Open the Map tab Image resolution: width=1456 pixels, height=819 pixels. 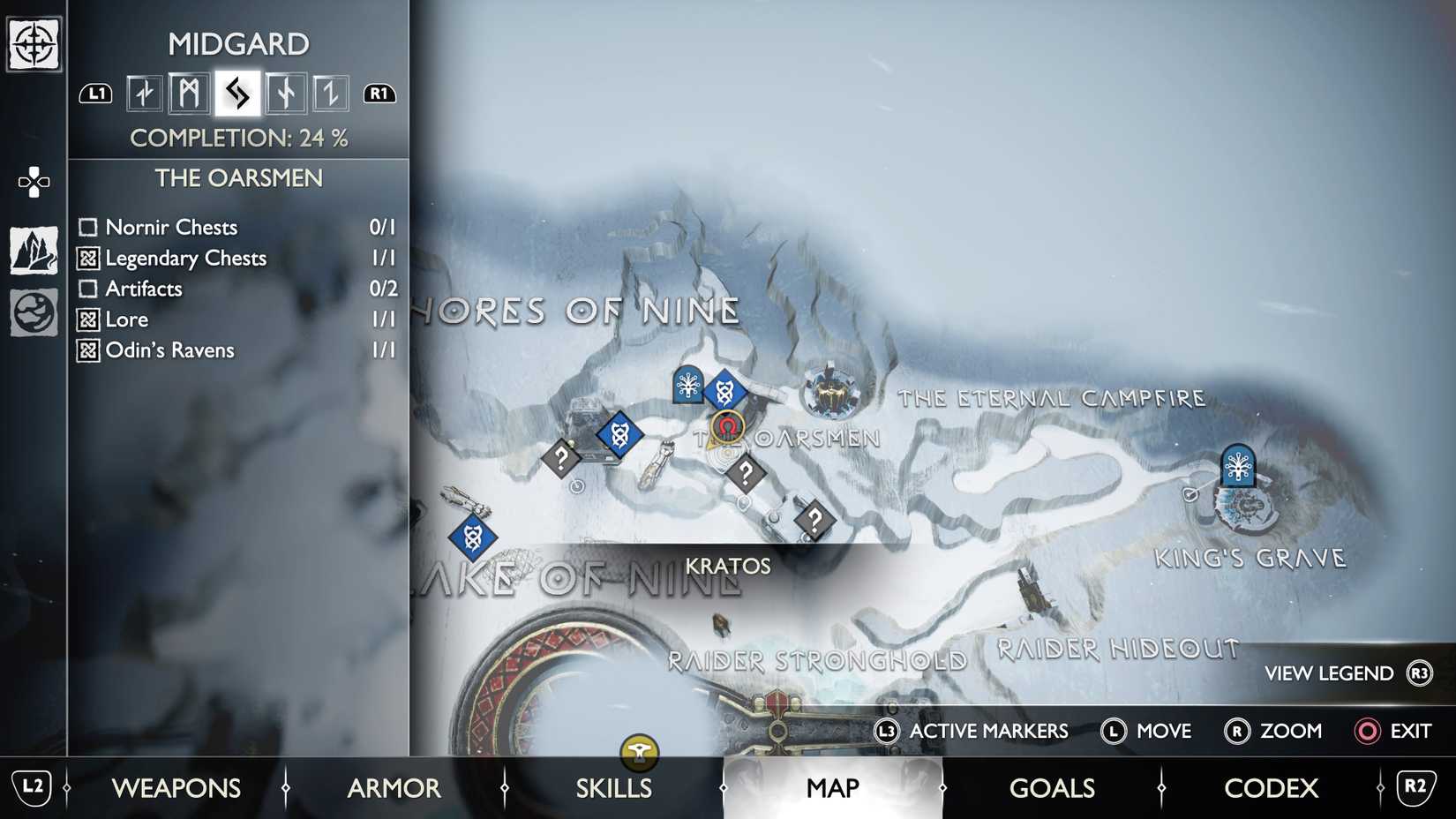click(x=832, y=787)
